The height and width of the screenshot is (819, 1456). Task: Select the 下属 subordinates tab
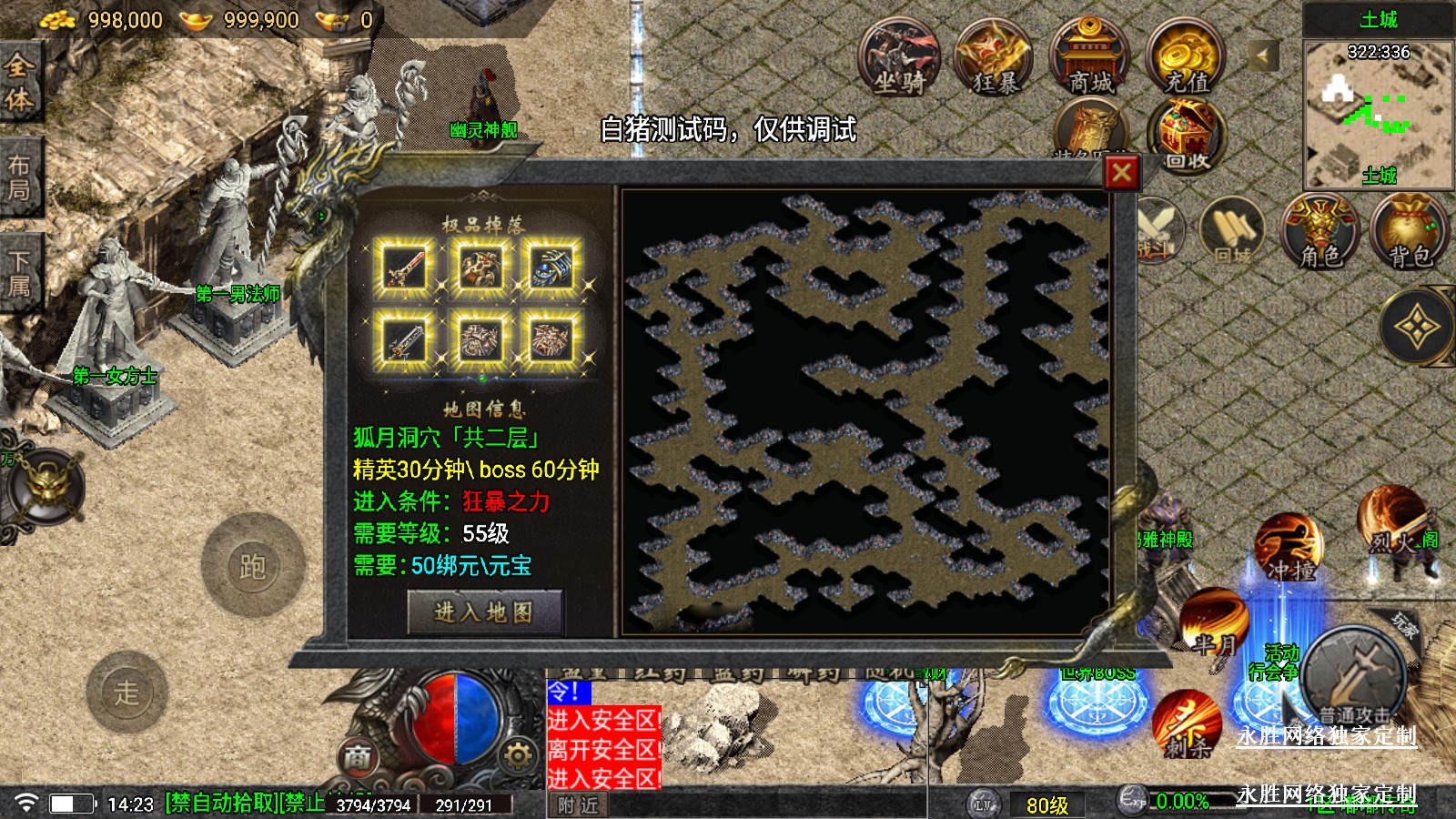coord(20,274)
